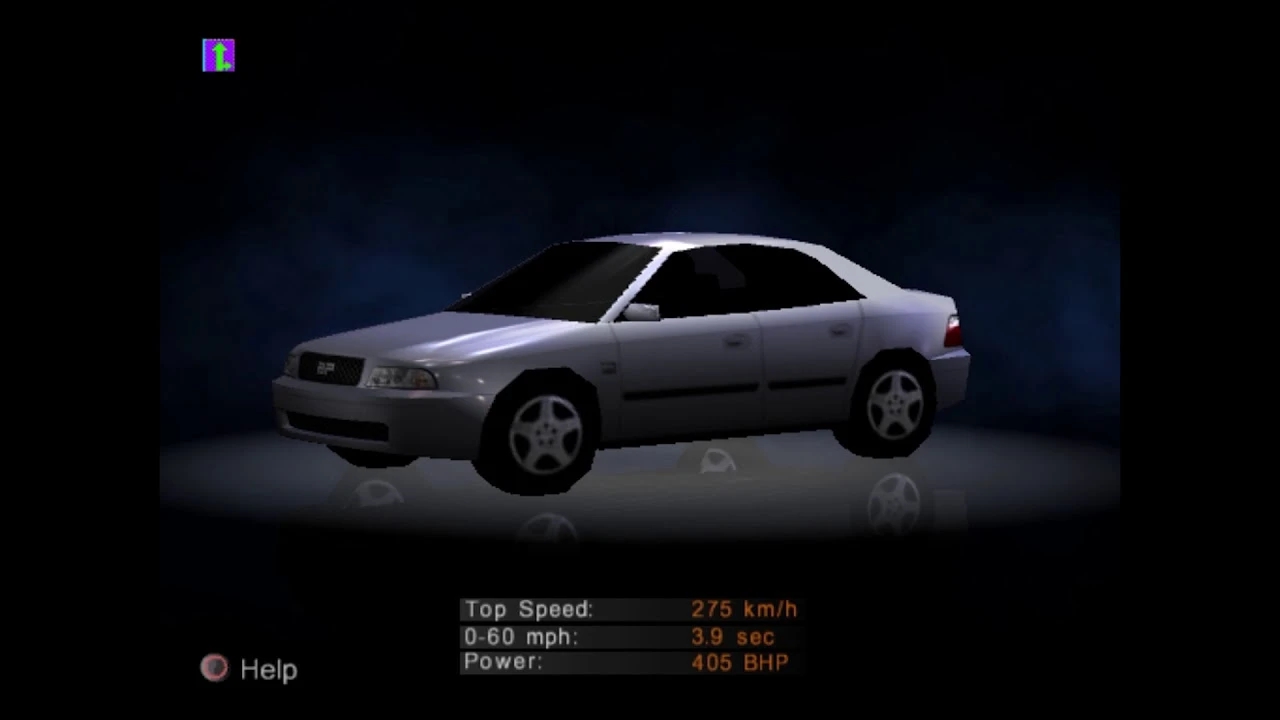Select the car's tinted windshield

(x=580, y=280)
